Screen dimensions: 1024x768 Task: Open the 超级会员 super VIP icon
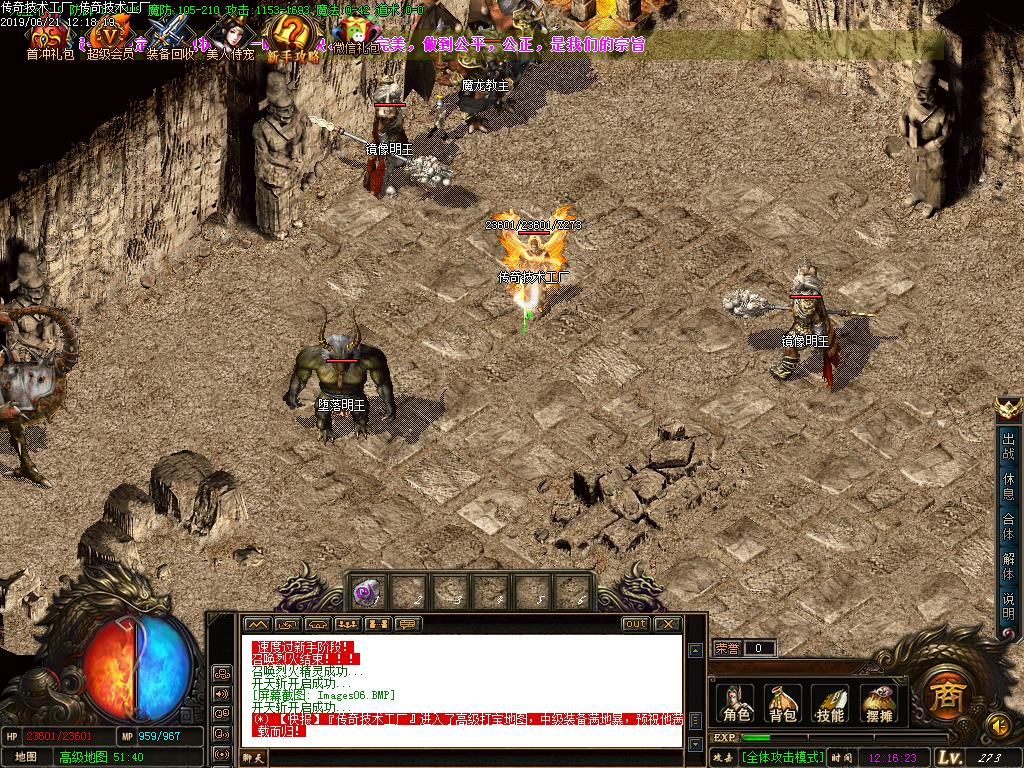click(x=108, y=37)
